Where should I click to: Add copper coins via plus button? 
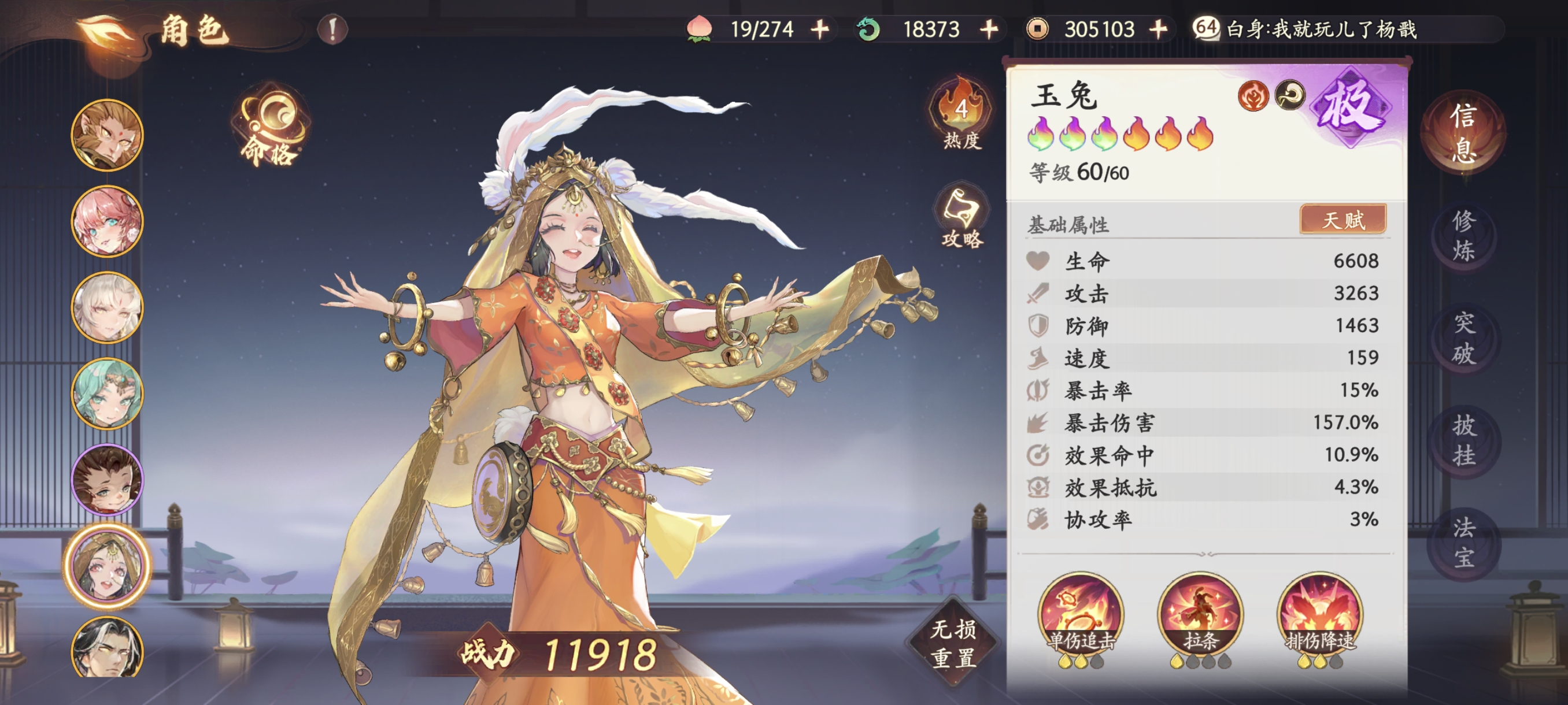tap(1158, 29)
